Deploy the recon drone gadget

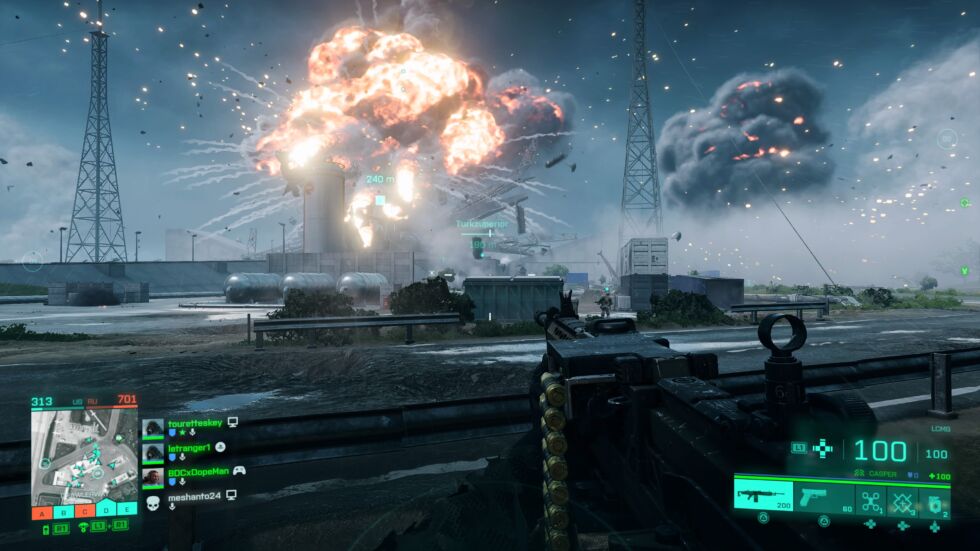click(x=871, y=498)
